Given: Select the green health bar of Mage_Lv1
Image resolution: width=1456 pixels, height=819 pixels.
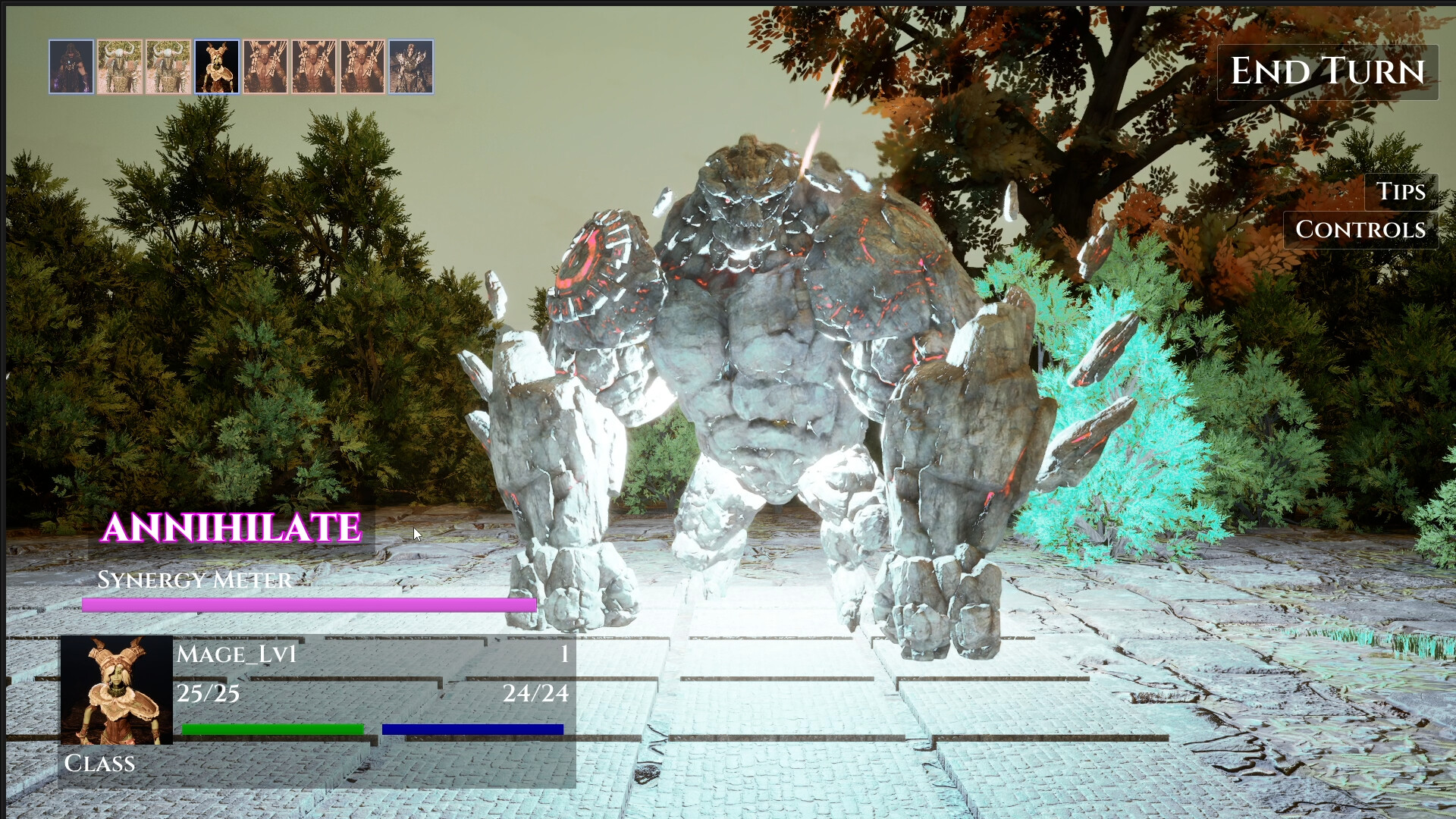Looking at the screenshot, I should 271,728.
